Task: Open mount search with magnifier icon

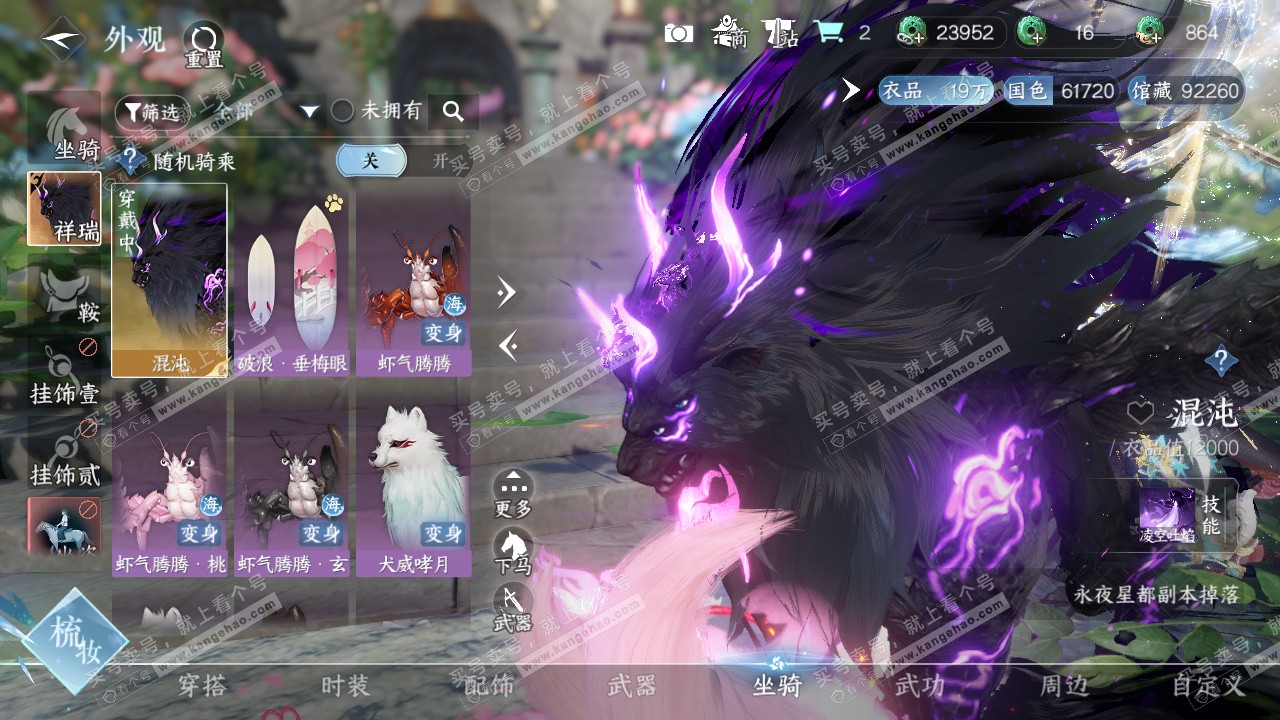Action: tap(453, 111)
